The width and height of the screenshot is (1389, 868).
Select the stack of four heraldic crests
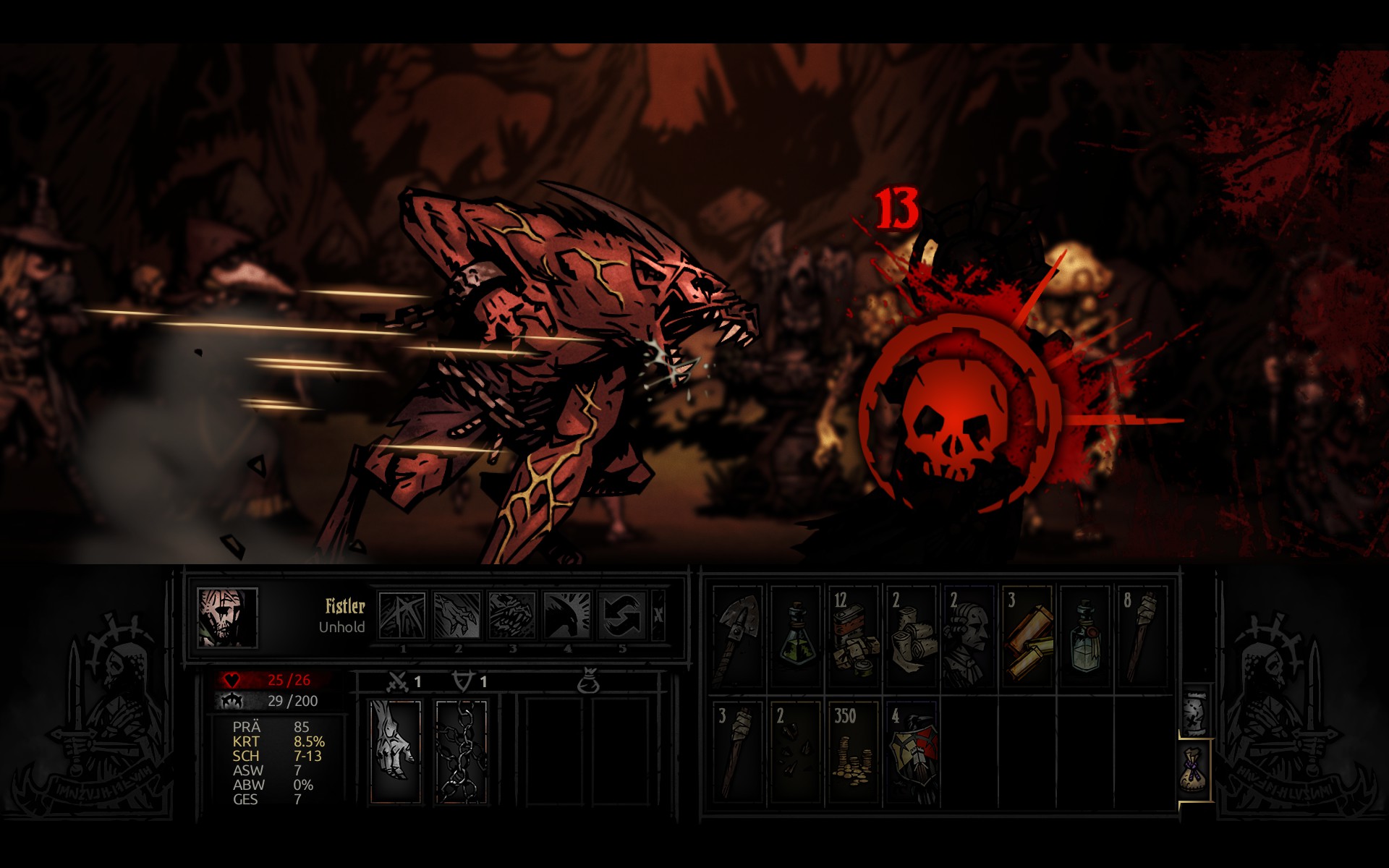click(x=912, y=752)
